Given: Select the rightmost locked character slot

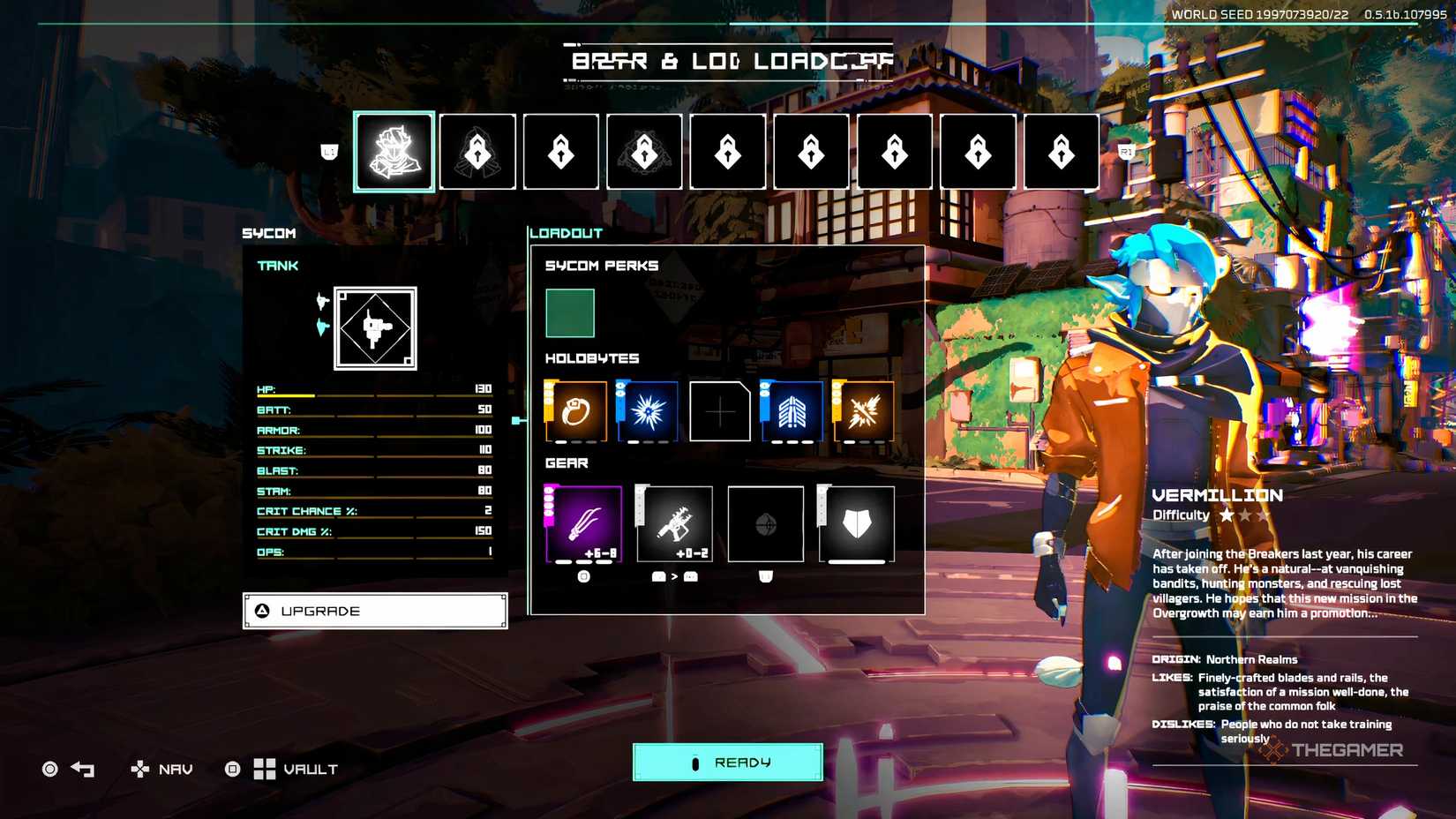Looking at the screenshot, I should click(x=1061, y=151).
